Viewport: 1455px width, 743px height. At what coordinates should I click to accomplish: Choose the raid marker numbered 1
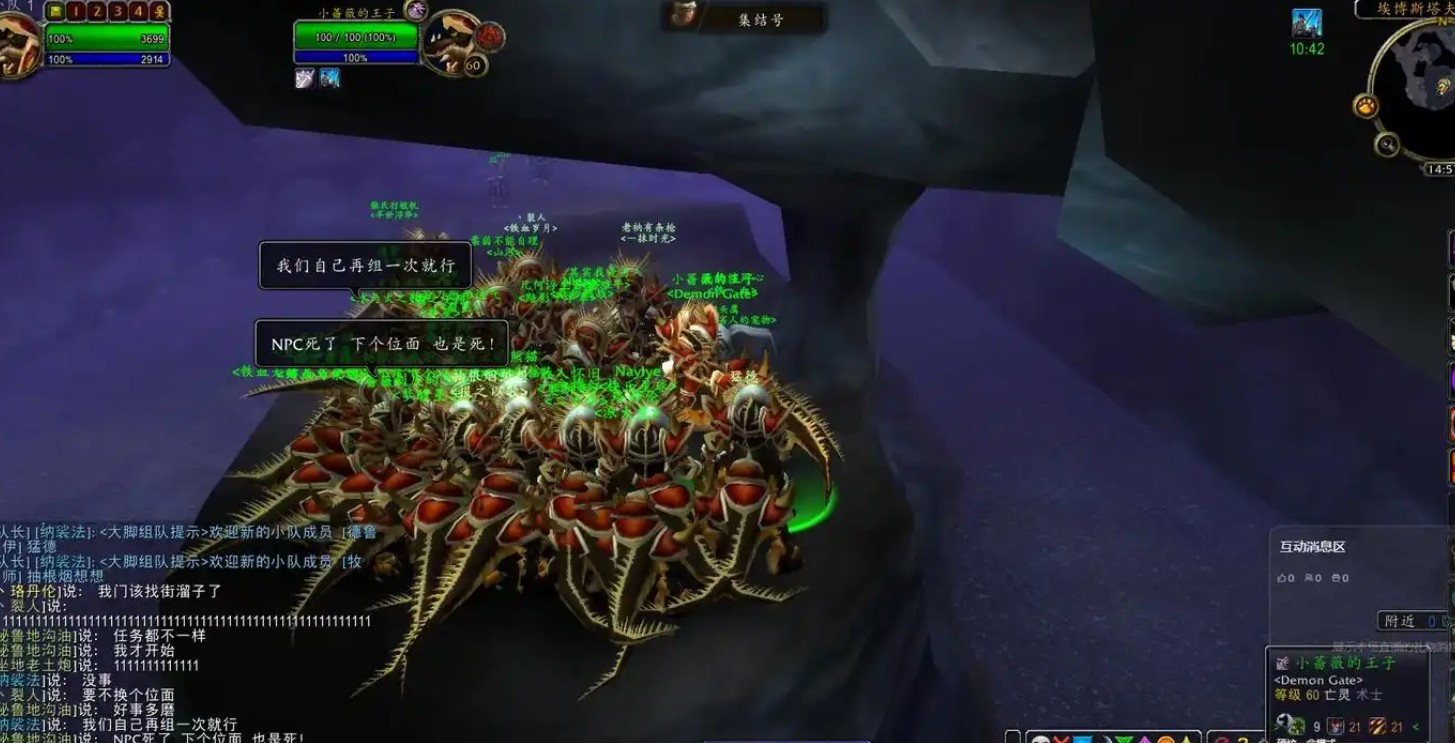pyautogui.click(x=77, y=11)
